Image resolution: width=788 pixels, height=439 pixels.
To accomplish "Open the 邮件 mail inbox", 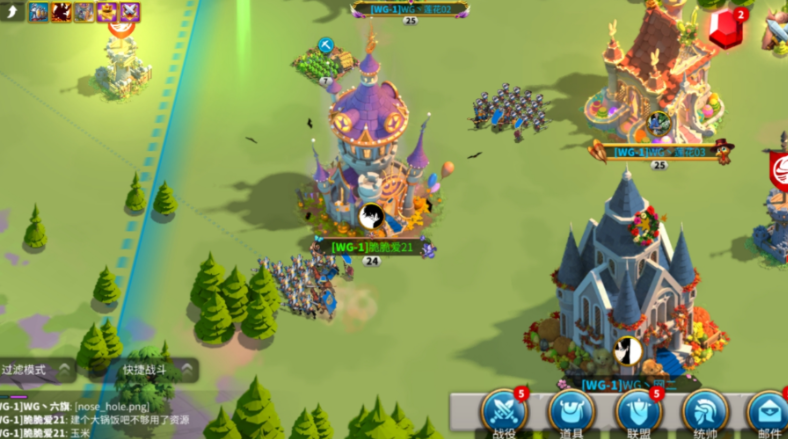I will coord(768,411).
